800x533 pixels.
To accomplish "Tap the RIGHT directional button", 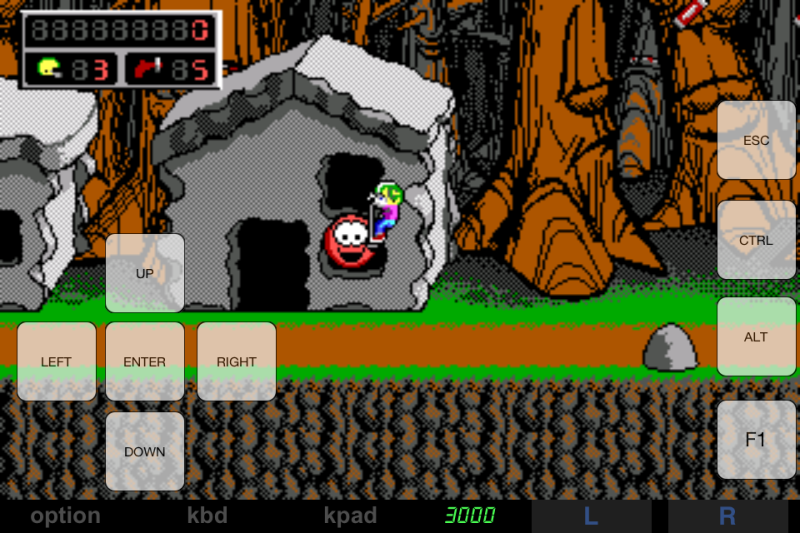I will 236,361.
